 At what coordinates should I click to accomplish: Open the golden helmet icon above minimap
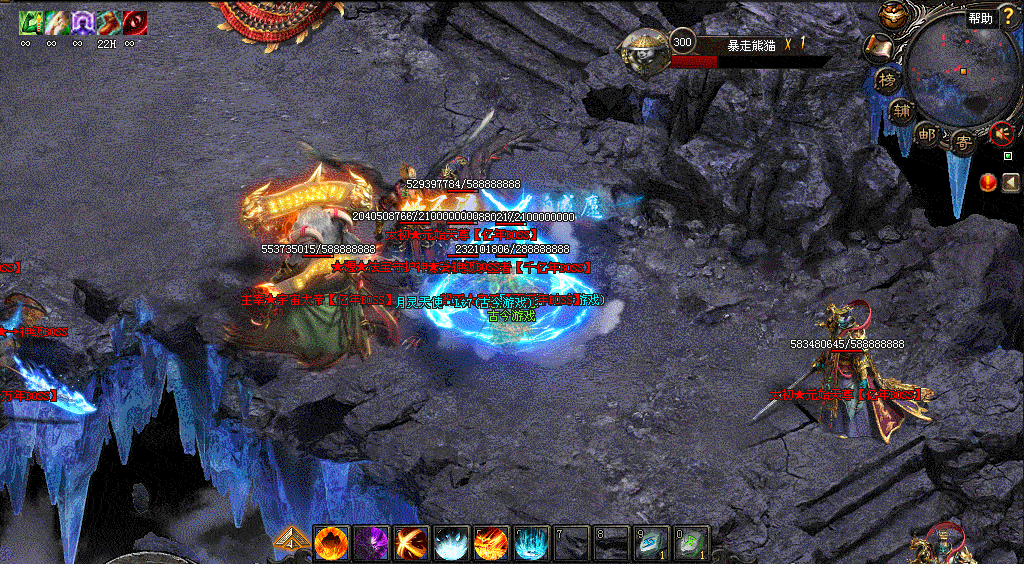pyautogui.click(x=891, y=15)
